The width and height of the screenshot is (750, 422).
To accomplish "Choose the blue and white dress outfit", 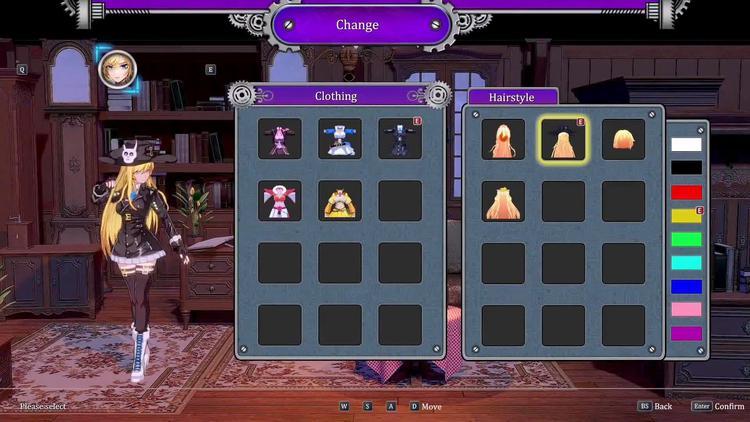I will (x=340, y=140).
